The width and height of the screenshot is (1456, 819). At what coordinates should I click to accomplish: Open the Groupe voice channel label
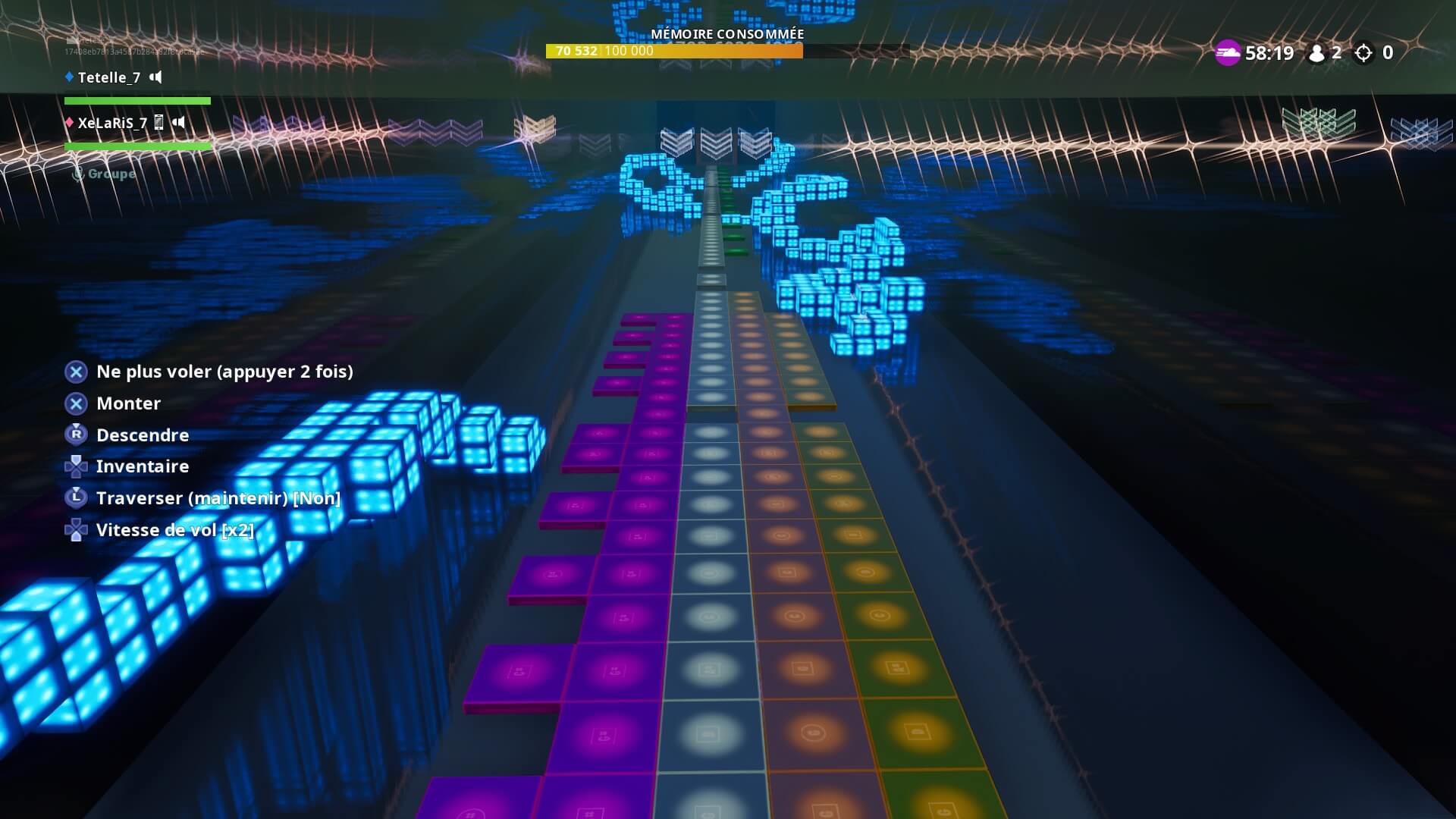(x=111, y=174)
